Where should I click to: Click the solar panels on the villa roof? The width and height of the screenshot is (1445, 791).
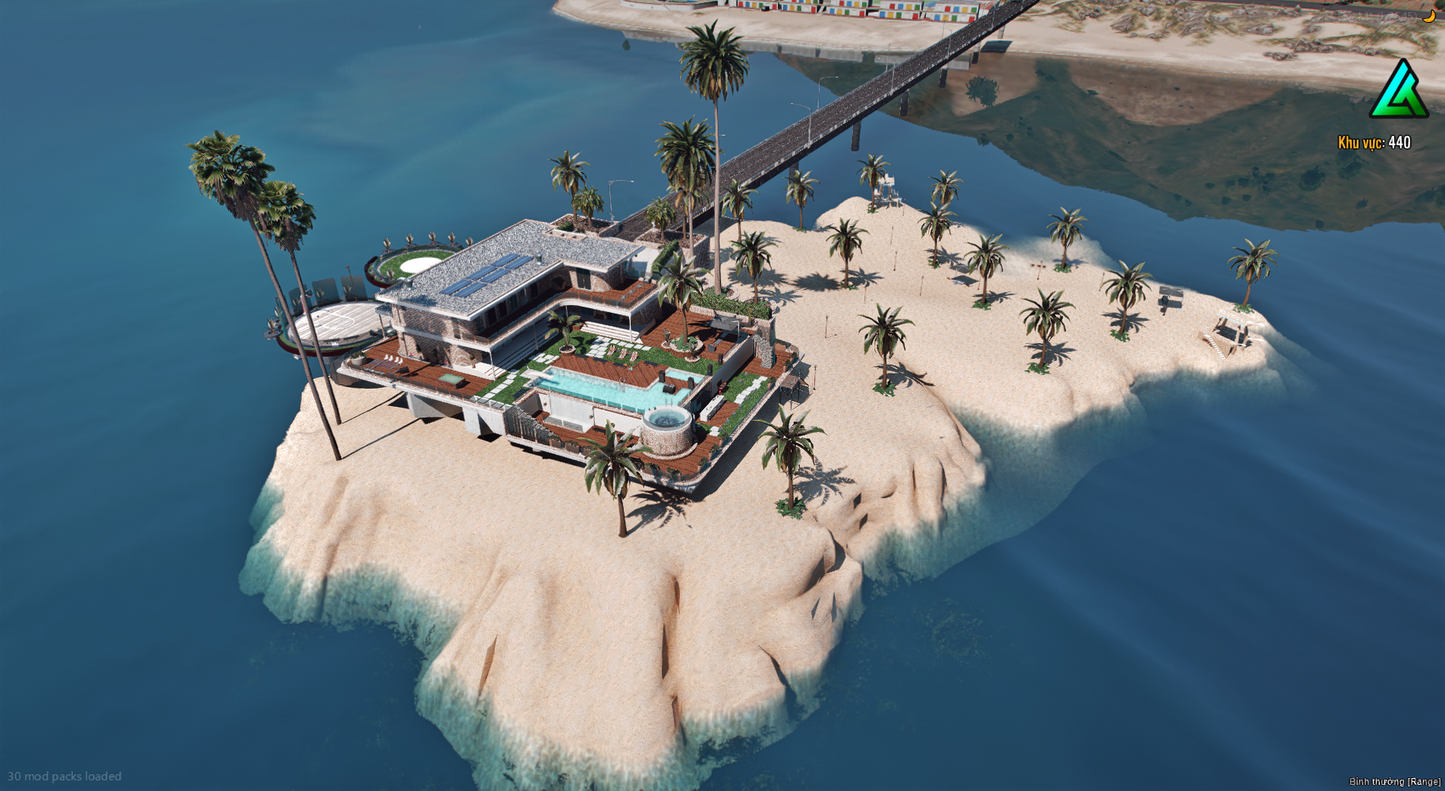[x=490, y=277]
